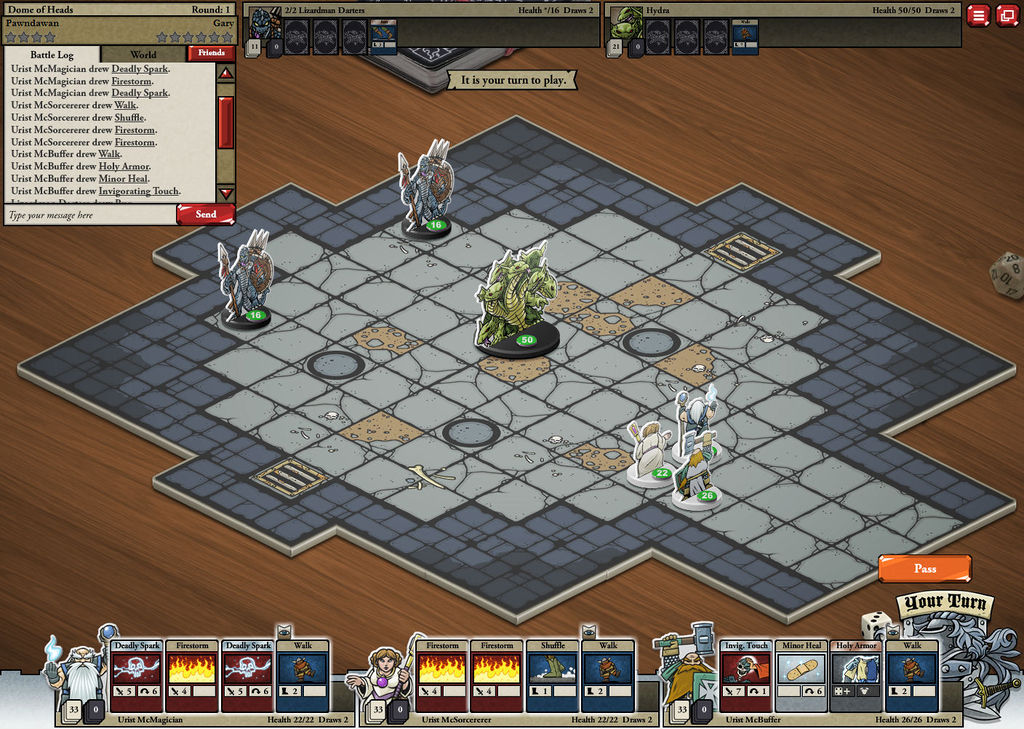Play the Holy Armor card
1024x729 pixels.
tap(856, 675)
